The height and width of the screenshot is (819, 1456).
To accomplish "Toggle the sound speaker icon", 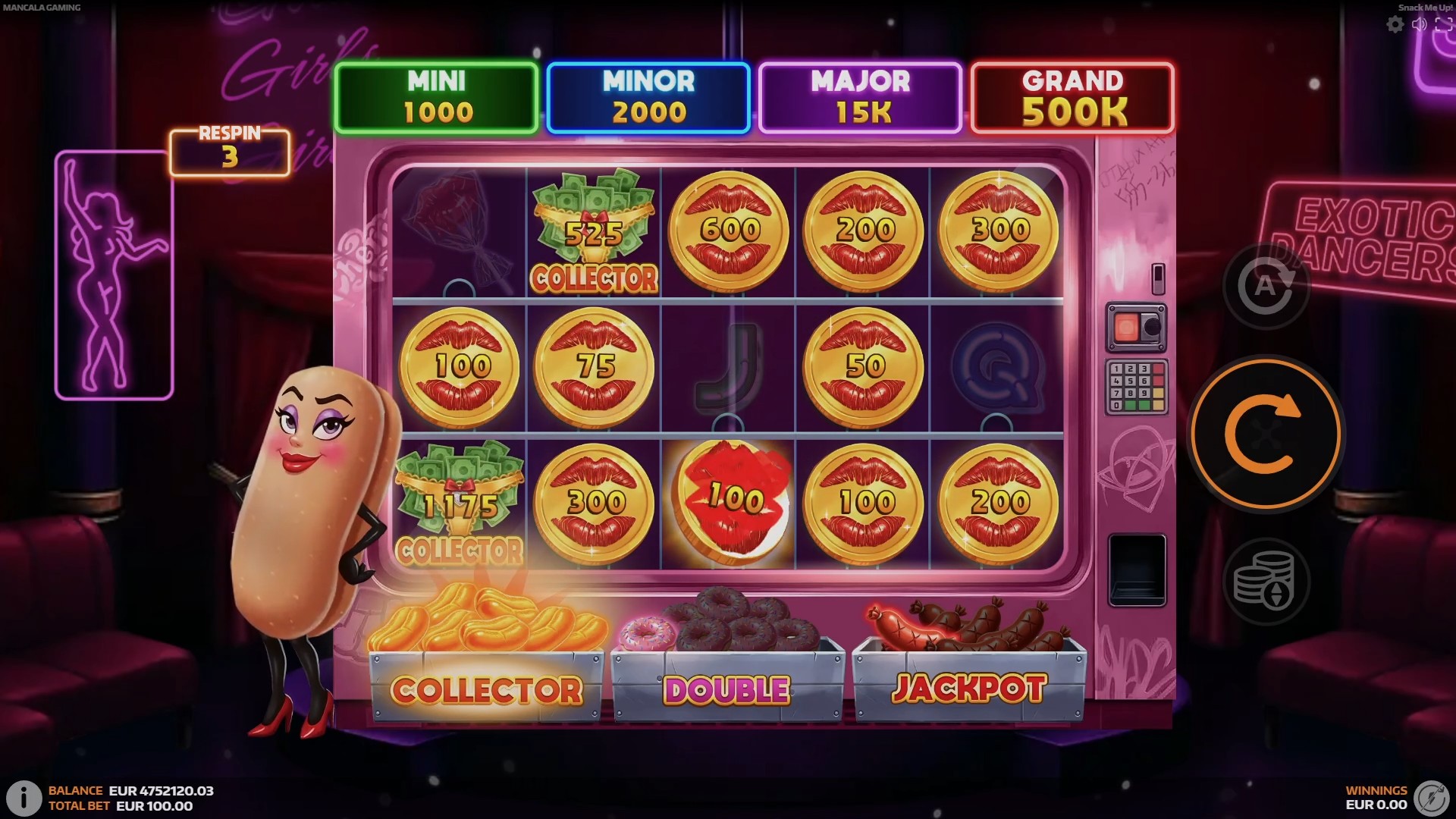I will point(1420,25).
